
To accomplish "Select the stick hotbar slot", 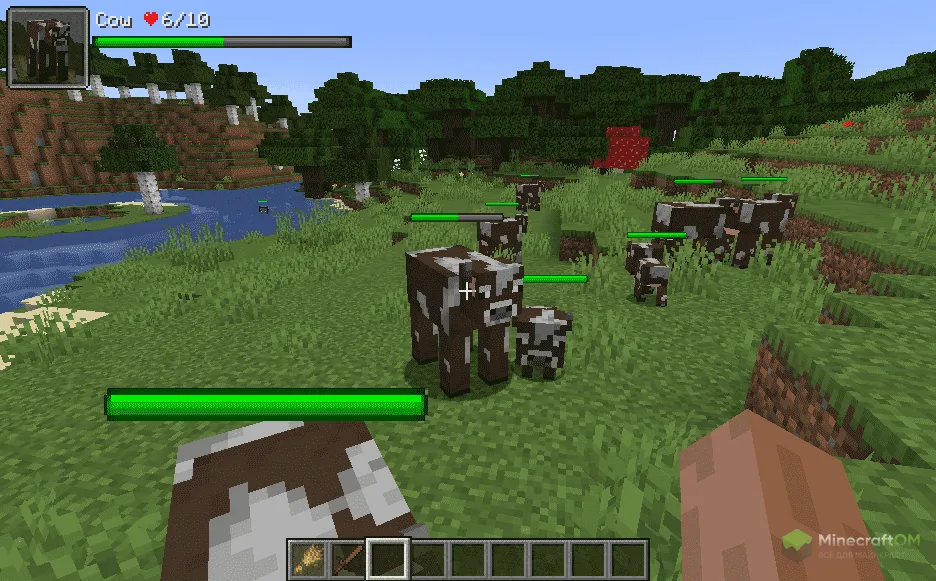I will coord(348,559).
